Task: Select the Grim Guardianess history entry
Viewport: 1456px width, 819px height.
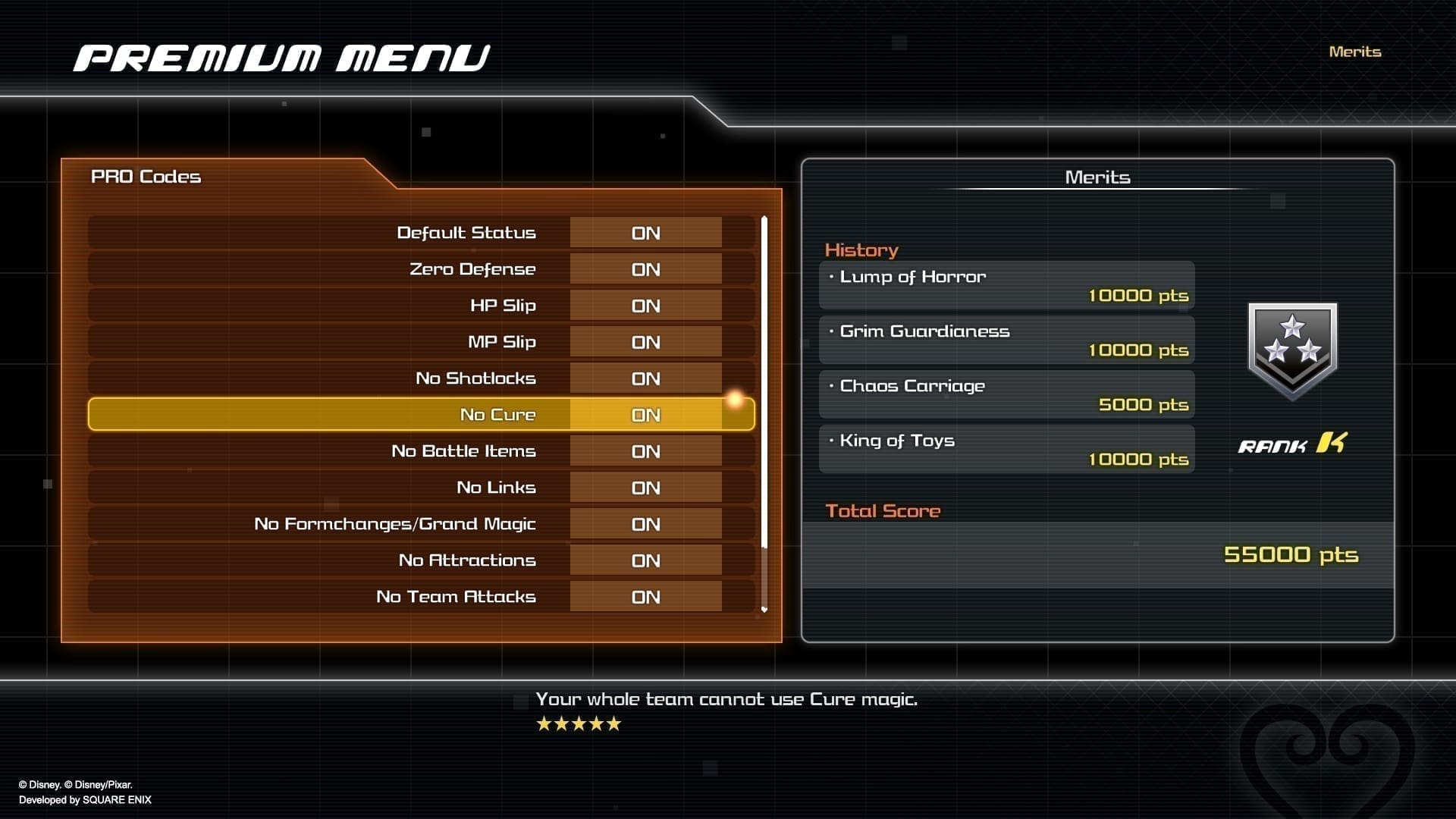Action: pos(1006,340)
